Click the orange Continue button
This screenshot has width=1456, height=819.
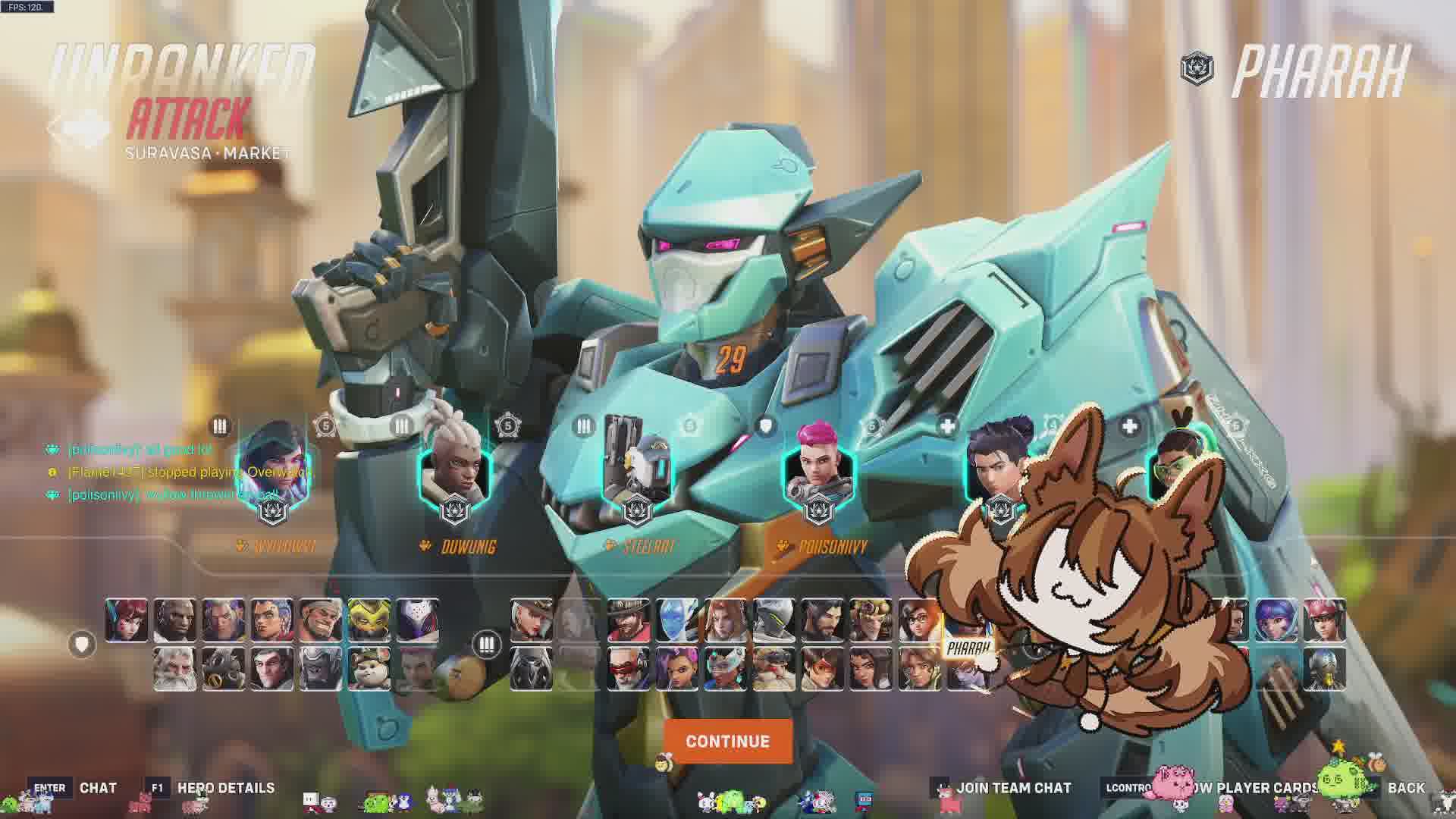(727, 741)
